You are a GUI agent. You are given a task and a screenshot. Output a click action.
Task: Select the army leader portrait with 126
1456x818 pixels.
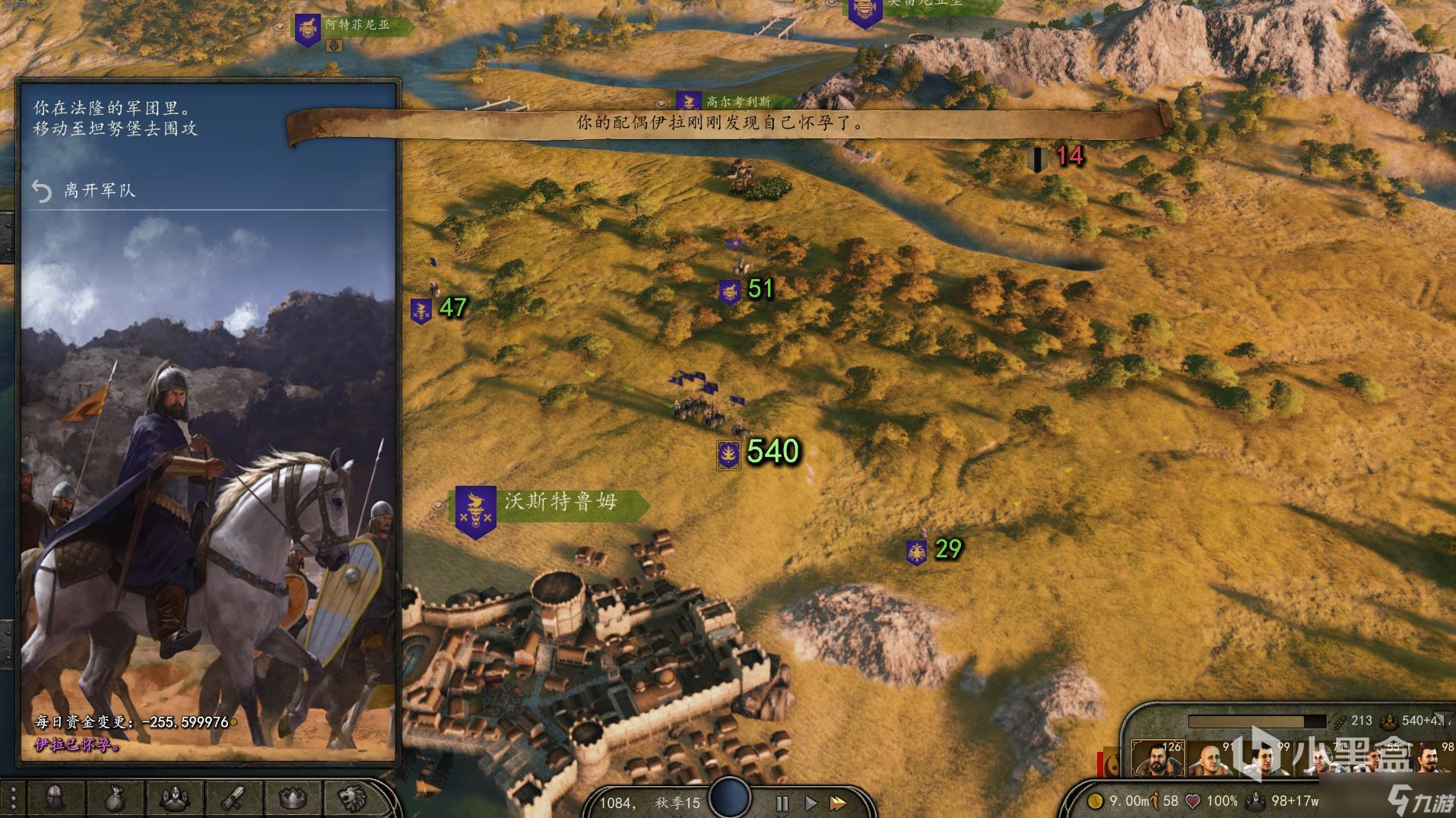tap(1156, 760)
